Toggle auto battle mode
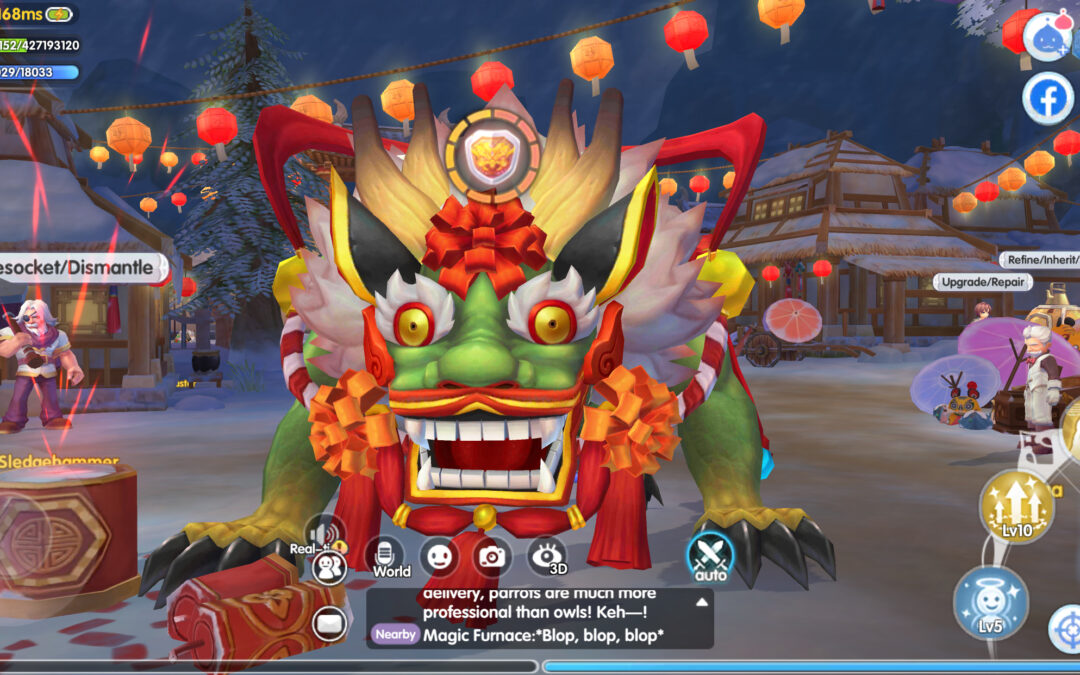 pyautogui.click(x=710, y=558)
